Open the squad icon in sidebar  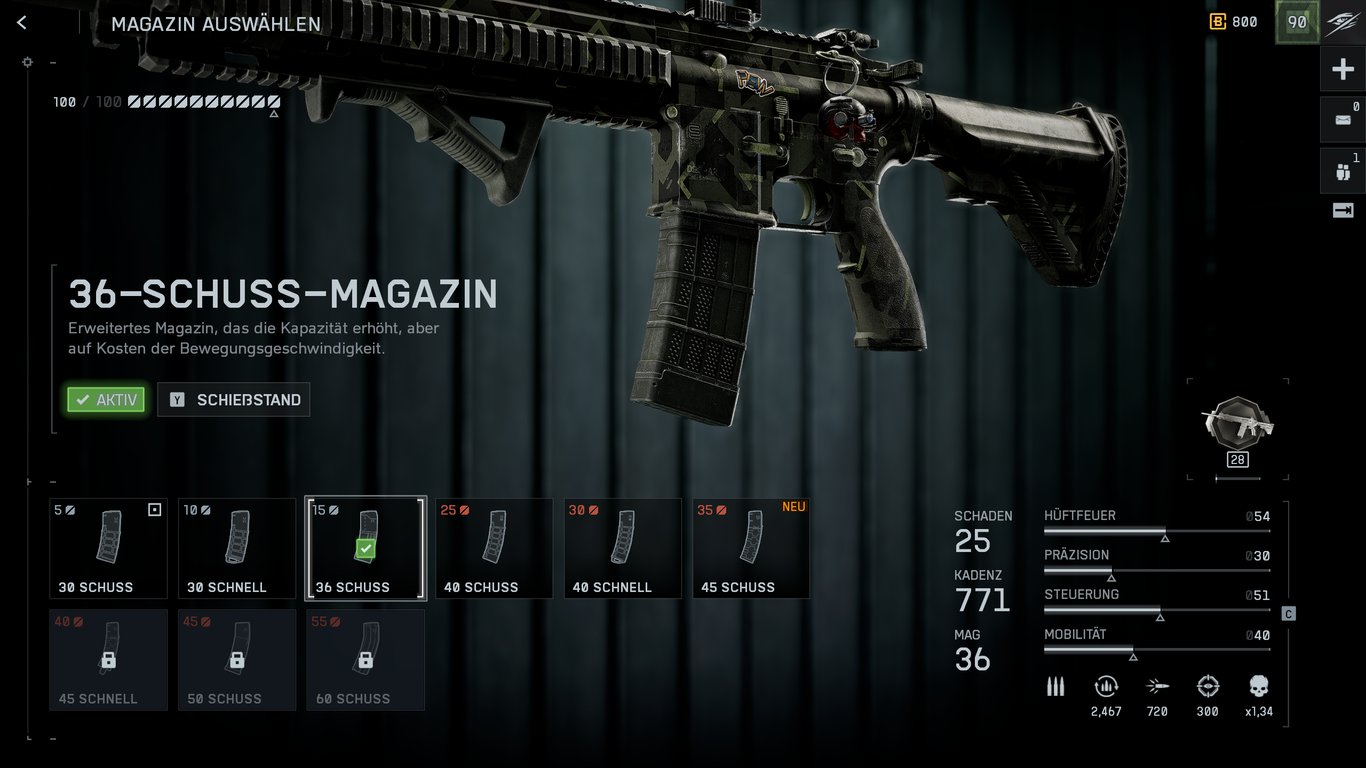pos(1343,171)
